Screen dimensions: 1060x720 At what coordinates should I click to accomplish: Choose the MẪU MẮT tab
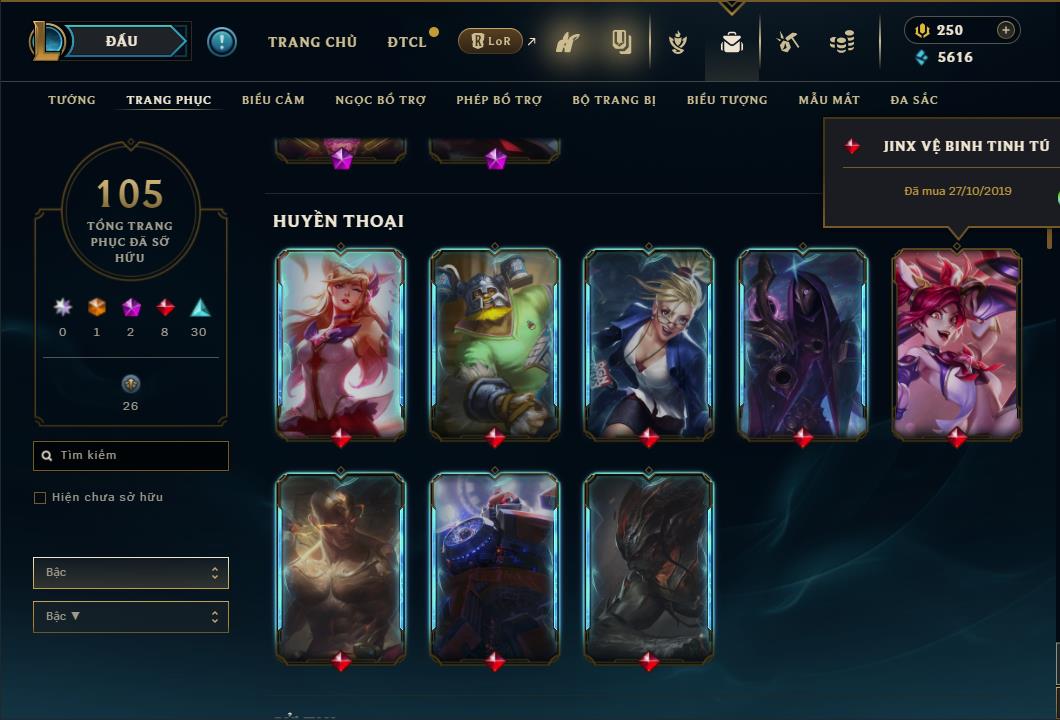pyautogui.click(x=829, y=100)
